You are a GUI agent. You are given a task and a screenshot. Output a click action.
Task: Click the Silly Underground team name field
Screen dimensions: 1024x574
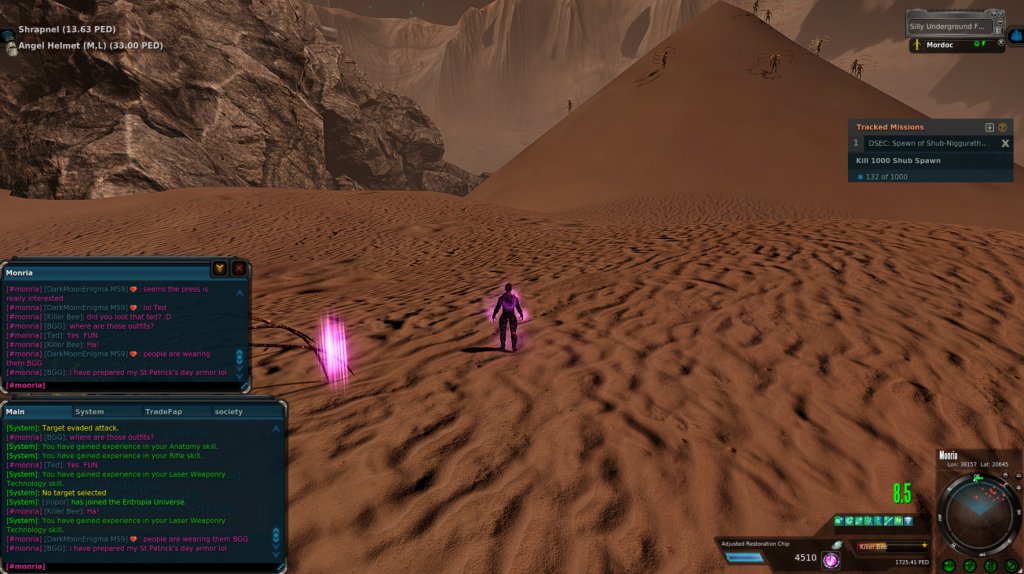click(x=950, y=26)
